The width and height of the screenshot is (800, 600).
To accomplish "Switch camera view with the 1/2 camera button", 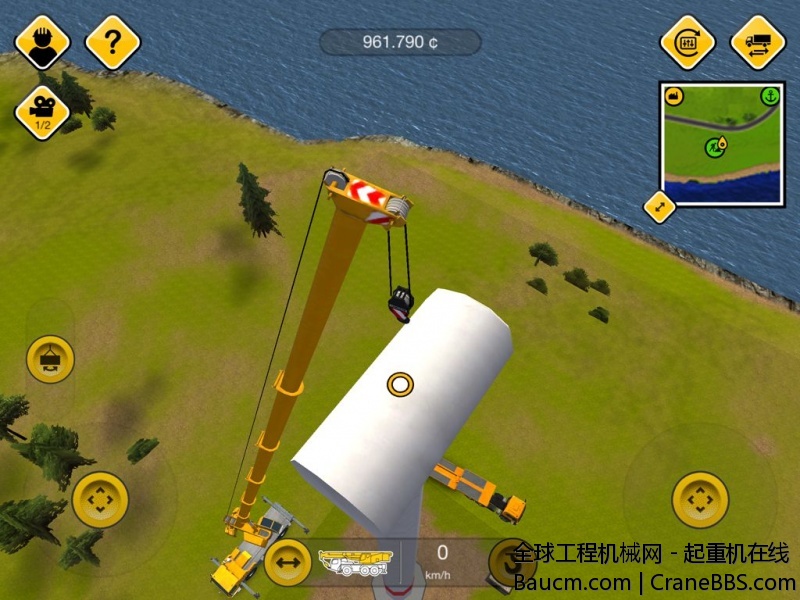I will 42,112.
